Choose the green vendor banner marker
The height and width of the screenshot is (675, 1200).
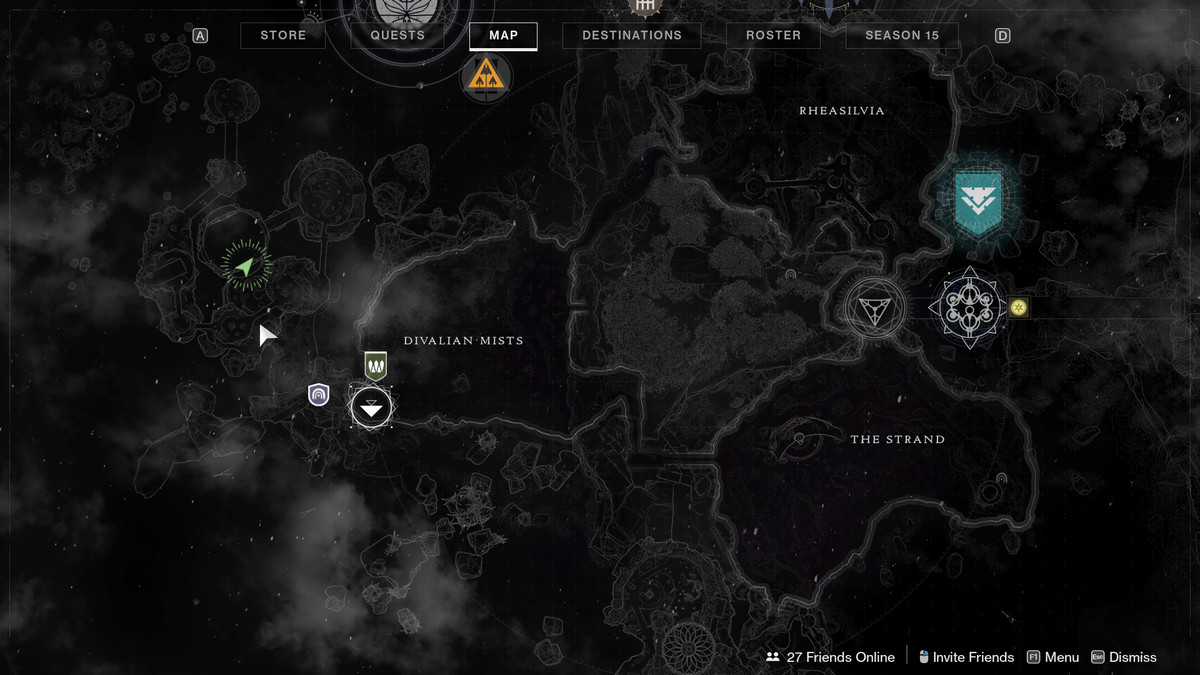pos(375,366)
